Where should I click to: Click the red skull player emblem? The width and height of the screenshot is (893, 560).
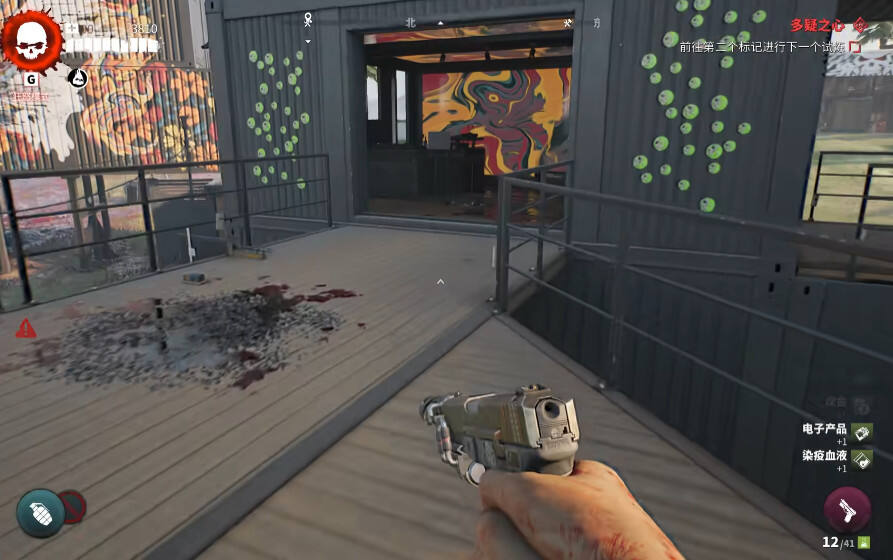point(32,39)
